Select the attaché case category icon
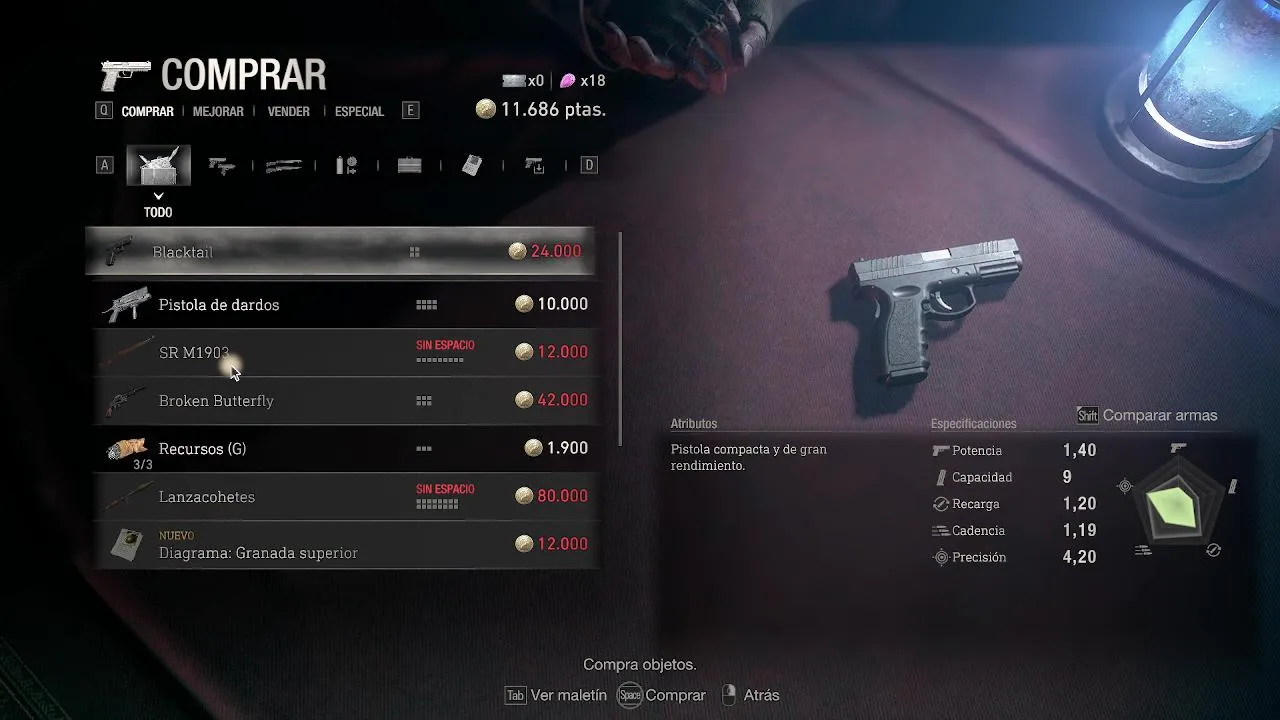1280x720 pixels. (409, 166)
